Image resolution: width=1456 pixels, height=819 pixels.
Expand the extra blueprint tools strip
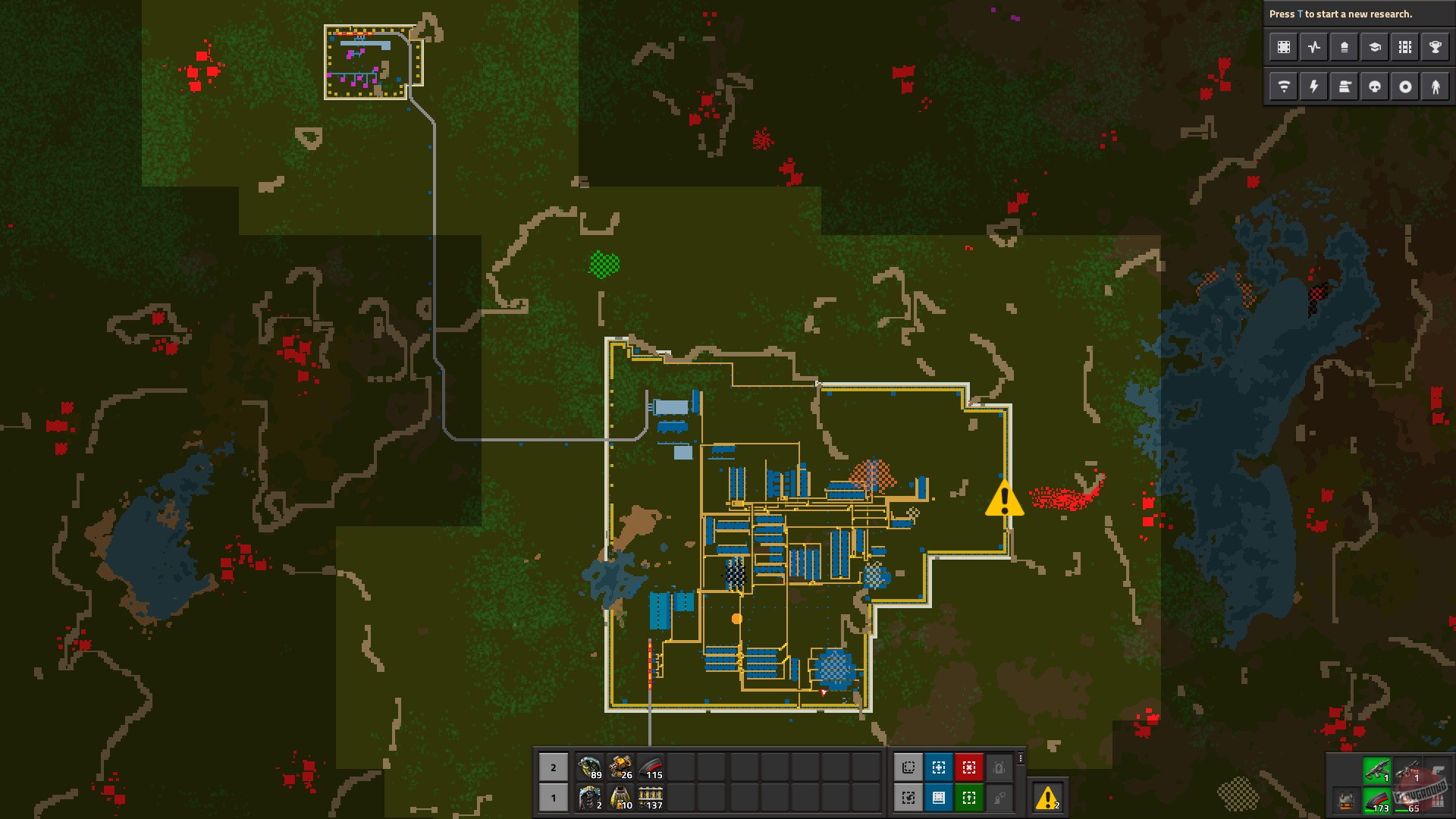coord(1020,760)
